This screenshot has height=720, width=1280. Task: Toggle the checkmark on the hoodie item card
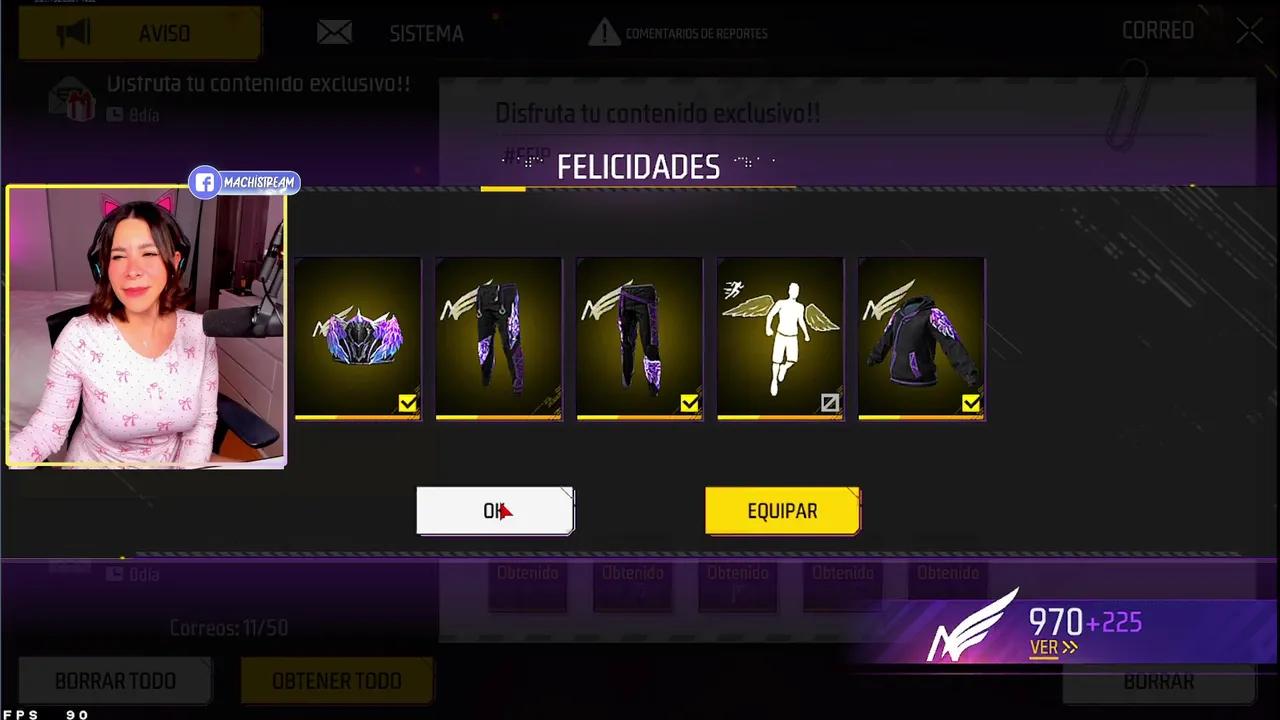coord(971,403)
